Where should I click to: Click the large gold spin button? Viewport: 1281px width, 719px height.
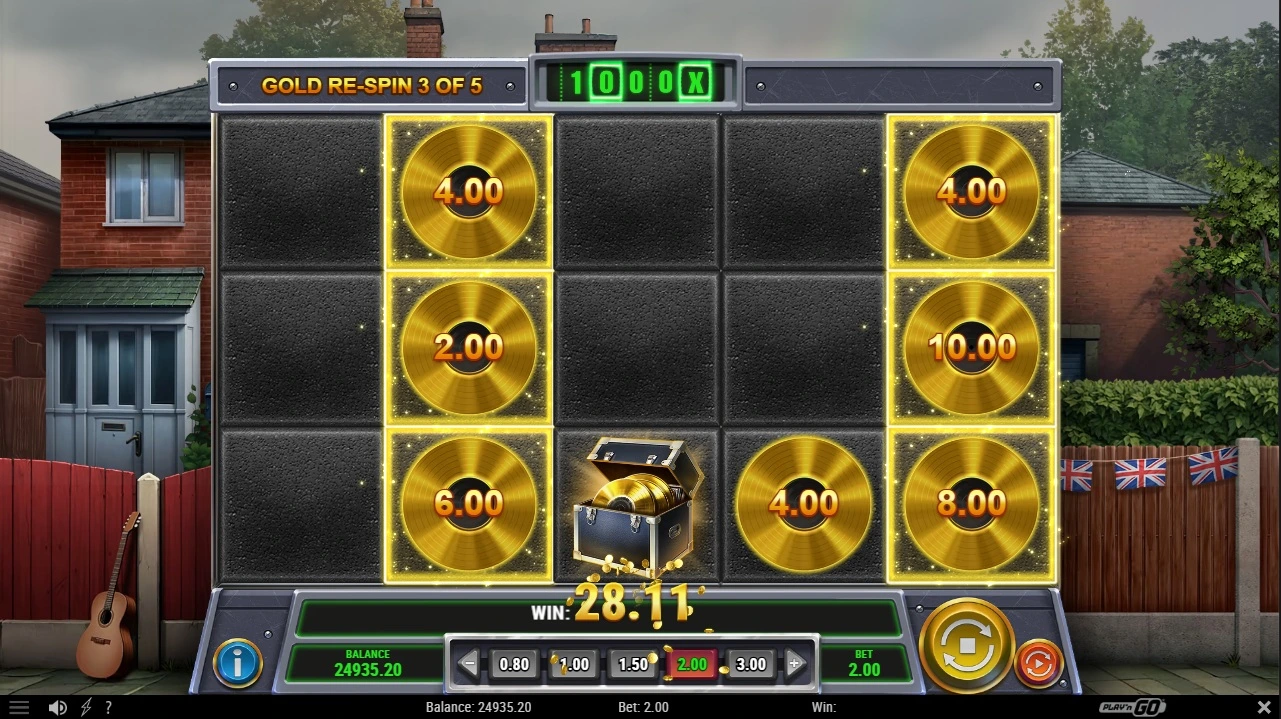pyautogui.click(x=966, y=645)
